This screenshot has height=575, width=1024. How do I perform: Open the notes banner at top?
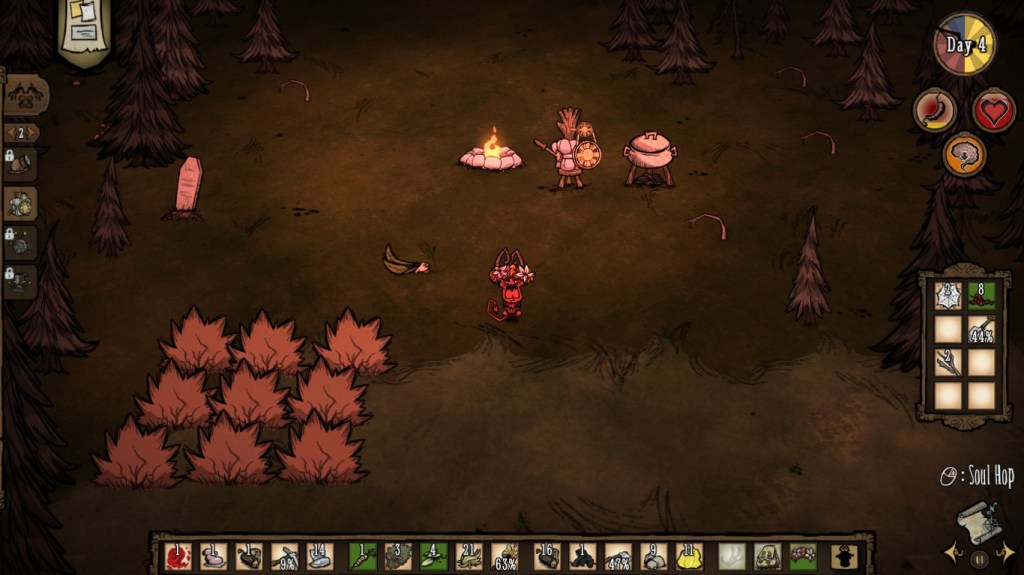coord(84,27)
